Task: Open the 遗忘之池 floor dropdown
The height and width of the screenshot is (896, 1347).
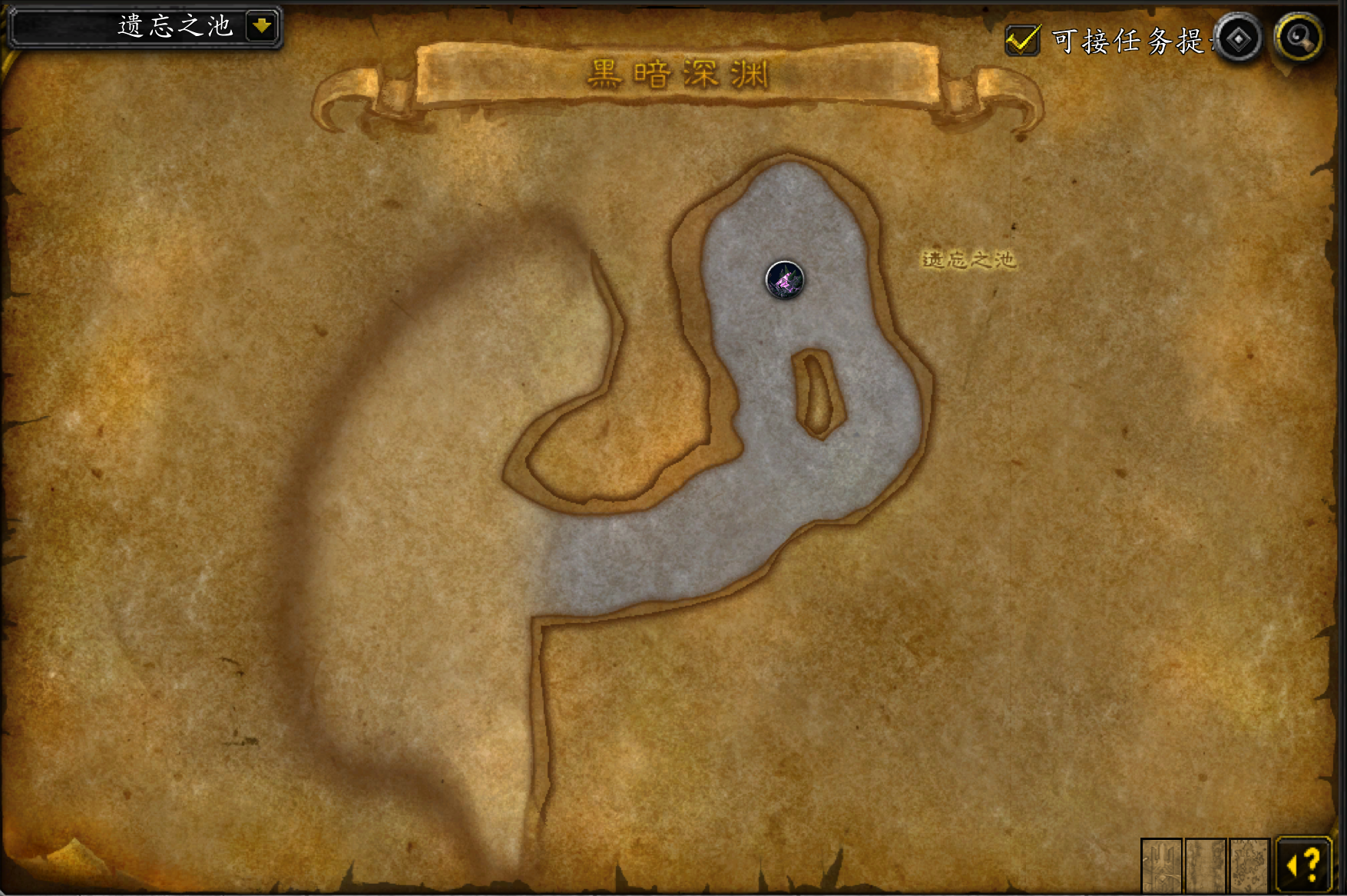Action: (x=261, y=26)
